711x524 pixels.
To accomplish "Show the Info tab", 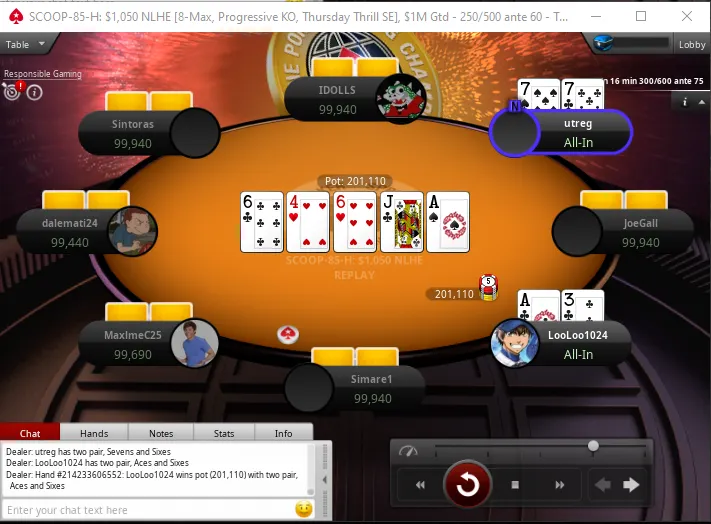I will point(284,433).
